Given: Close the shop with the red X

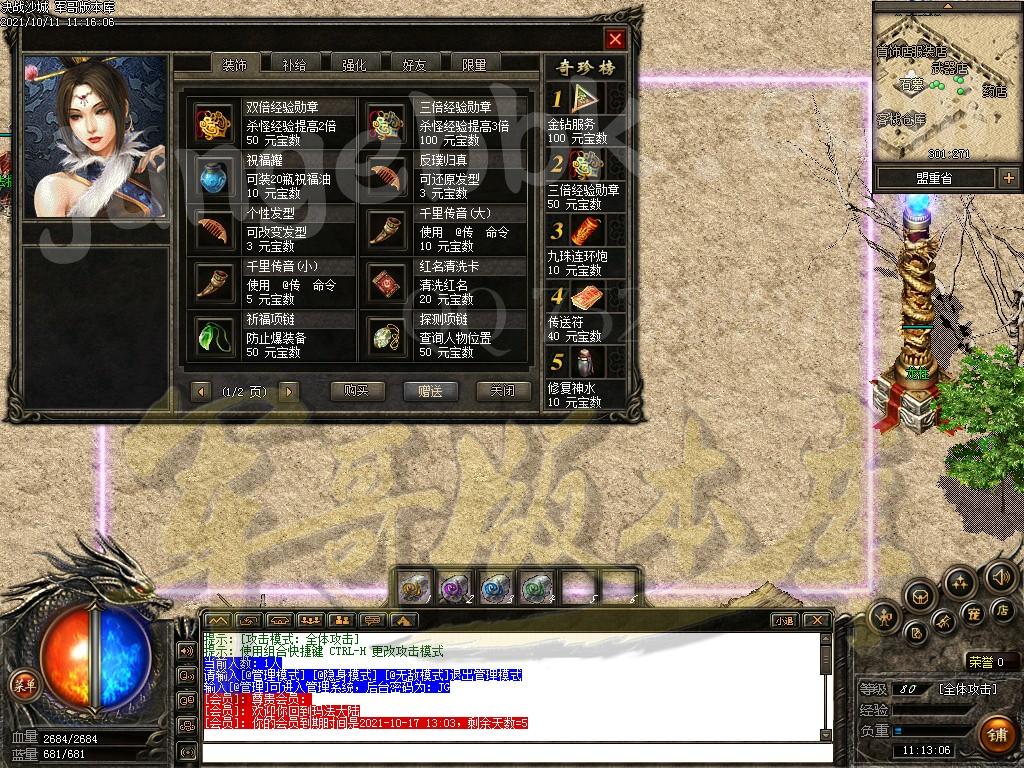Looking at the screenshot, I should [x=615, y=39].
